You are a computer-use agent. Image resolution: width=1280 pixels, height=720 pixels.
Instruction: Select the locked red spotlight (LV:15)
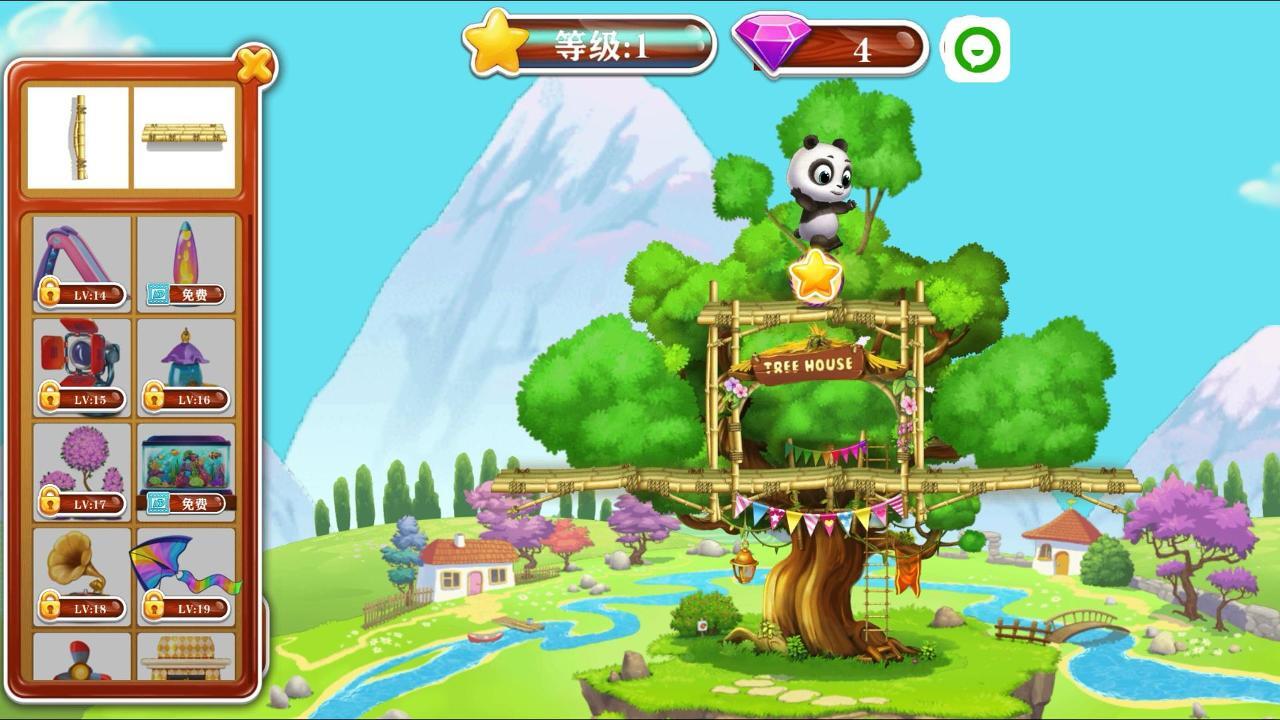(82, 368)
